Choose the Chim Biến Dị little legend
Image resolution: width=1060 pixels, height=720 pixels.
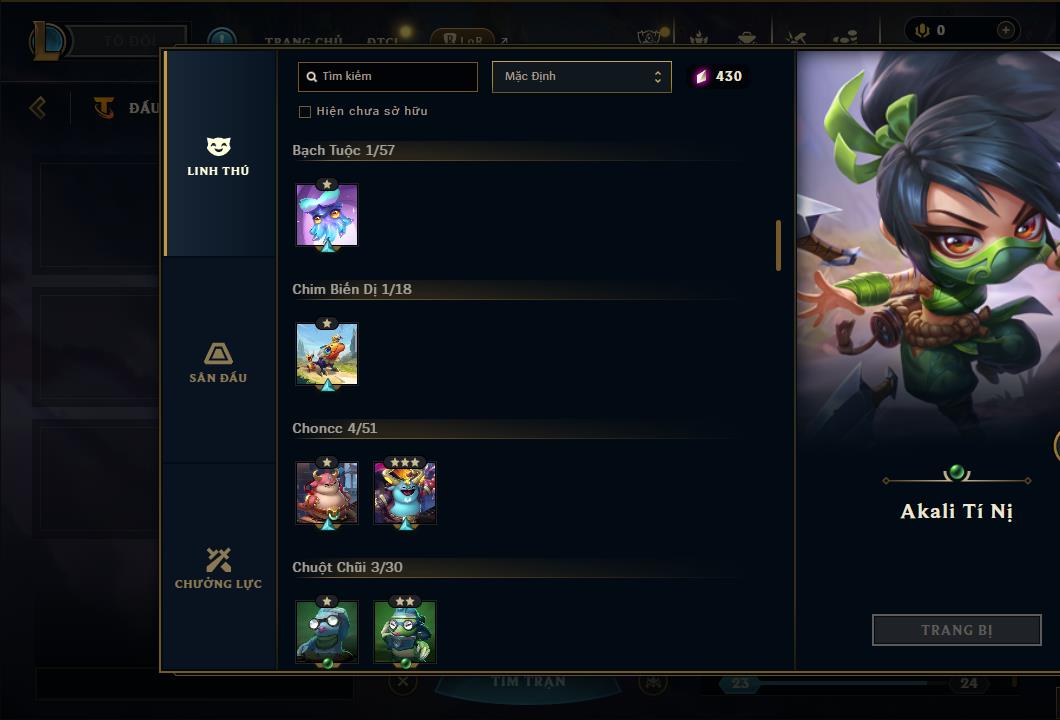click(327, 354)
